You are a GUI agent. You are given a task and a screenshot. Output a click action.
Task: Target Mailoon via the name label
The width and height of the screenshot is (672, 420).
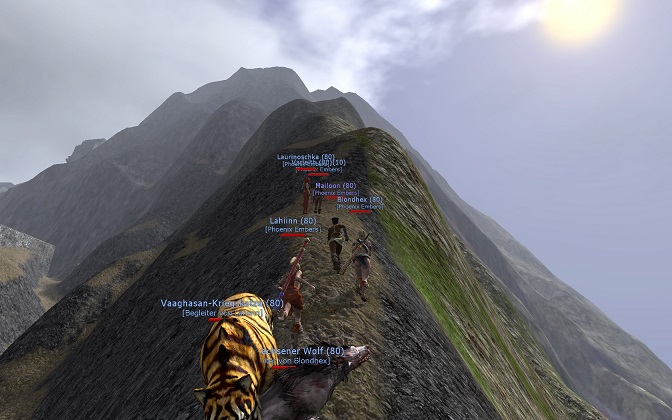336,185
